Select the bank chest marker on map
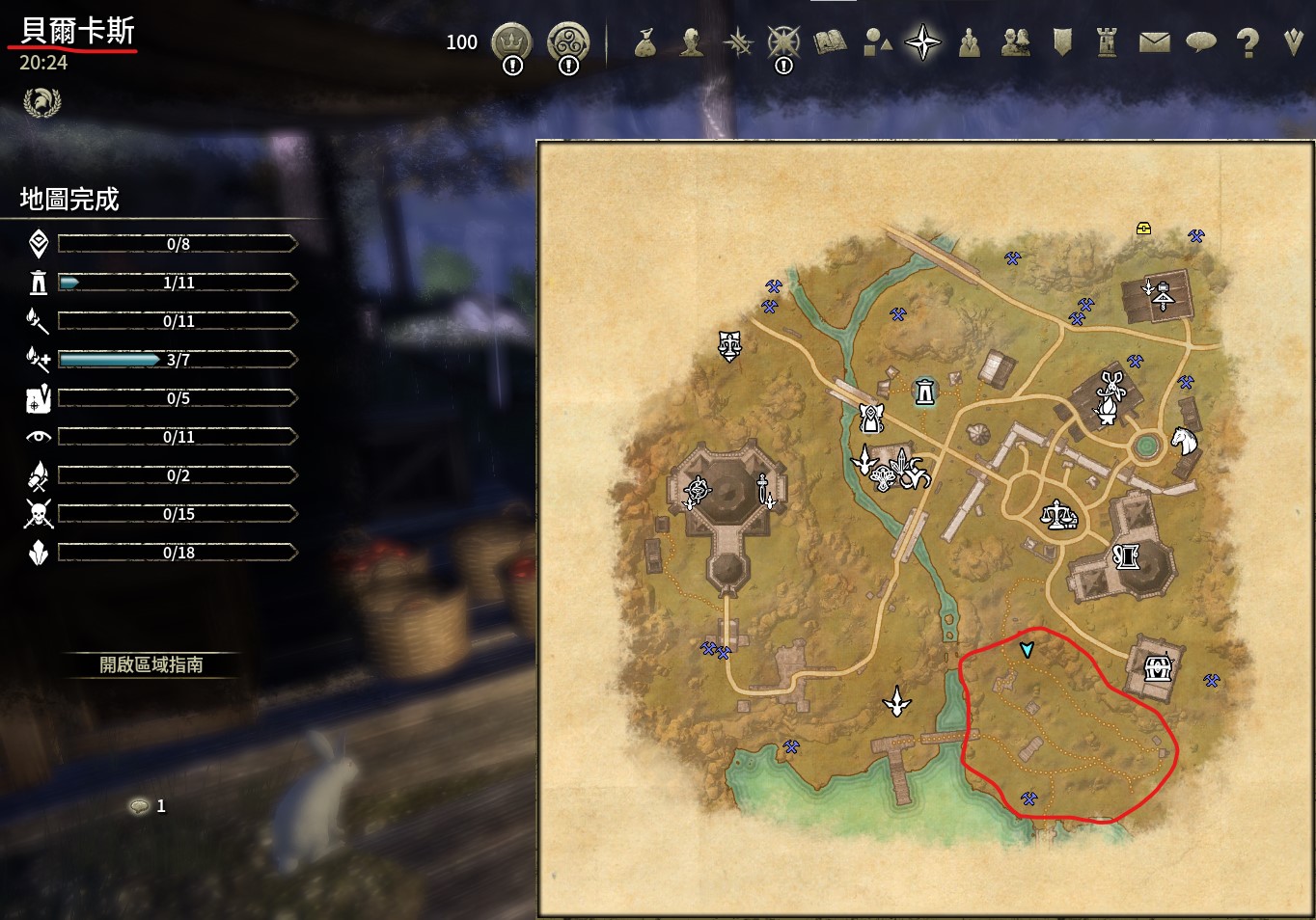 point(1157,666)
